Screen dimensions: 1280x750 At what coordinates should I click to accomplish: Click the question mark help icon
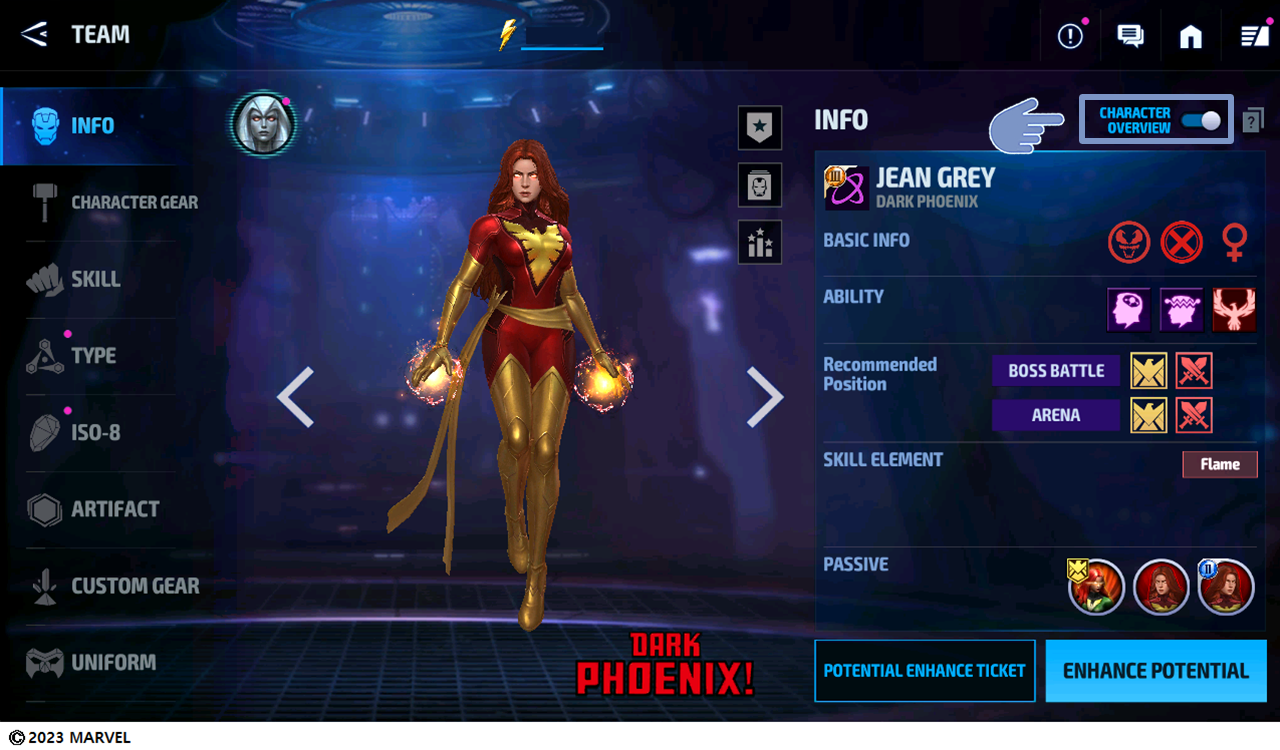coord(1253,121)
